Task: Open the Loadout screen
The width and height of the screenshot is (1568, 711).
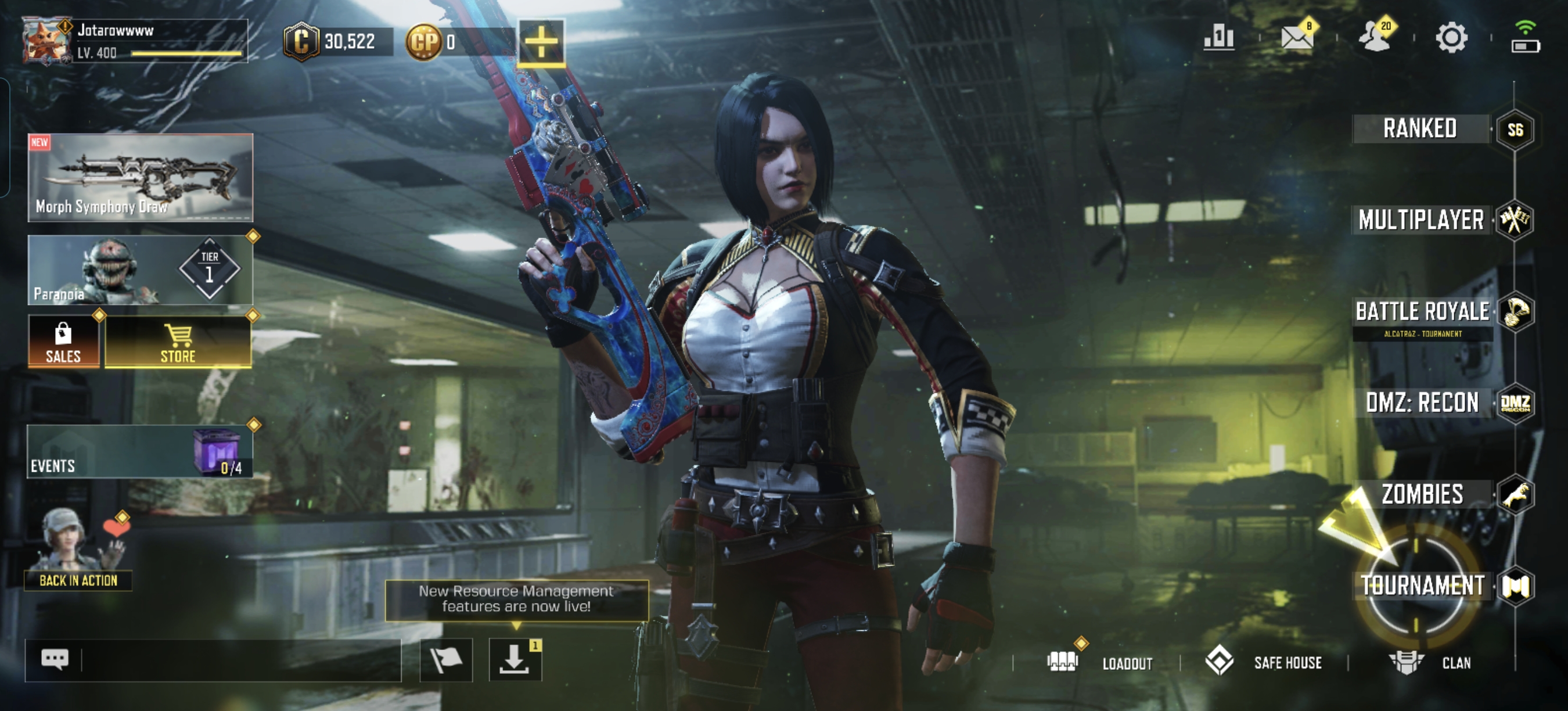Action: pos(1101,662)
